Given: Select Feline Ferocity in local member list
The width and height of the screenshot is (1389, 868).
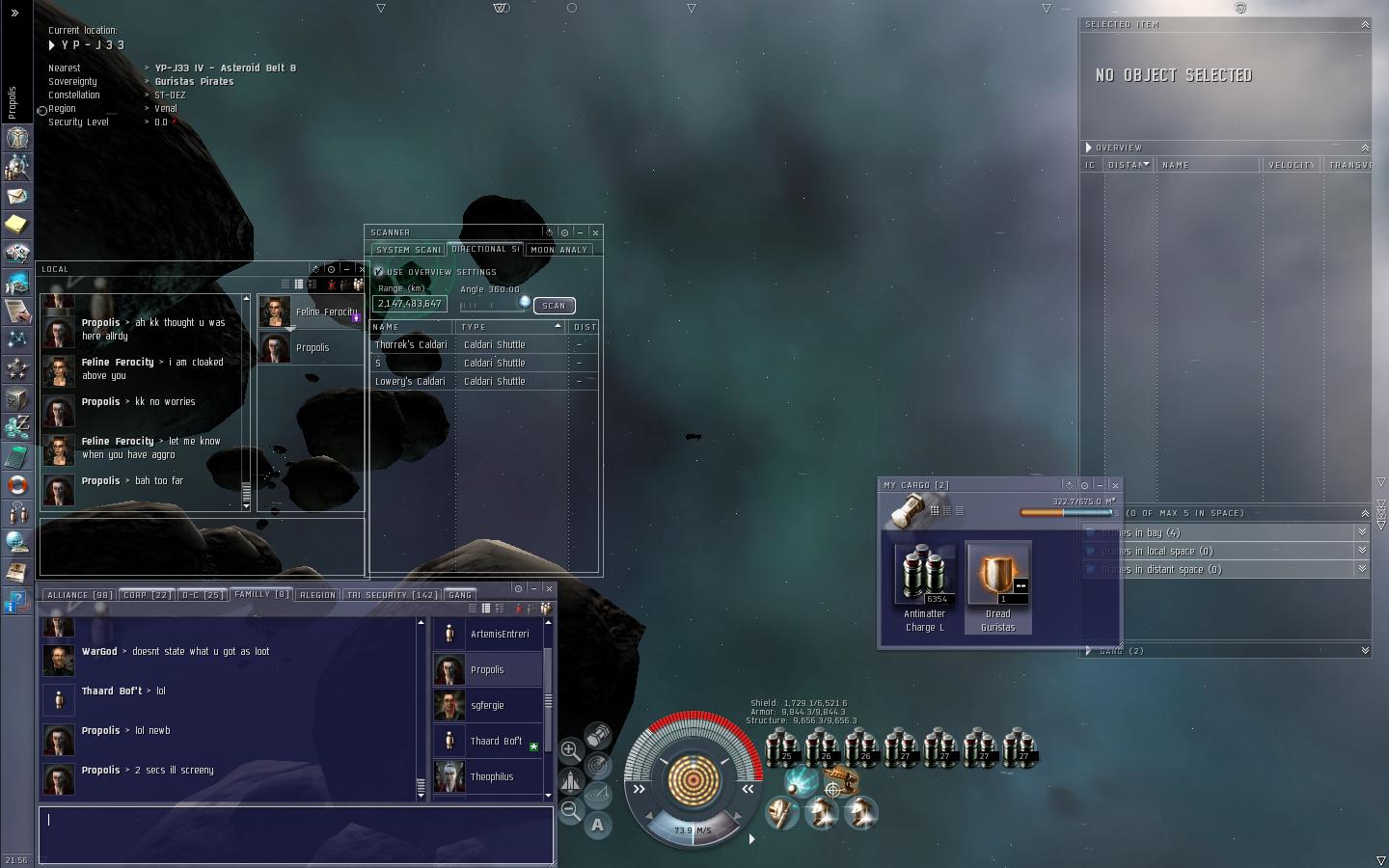Looking at the screenshot, I should point(311,312).
